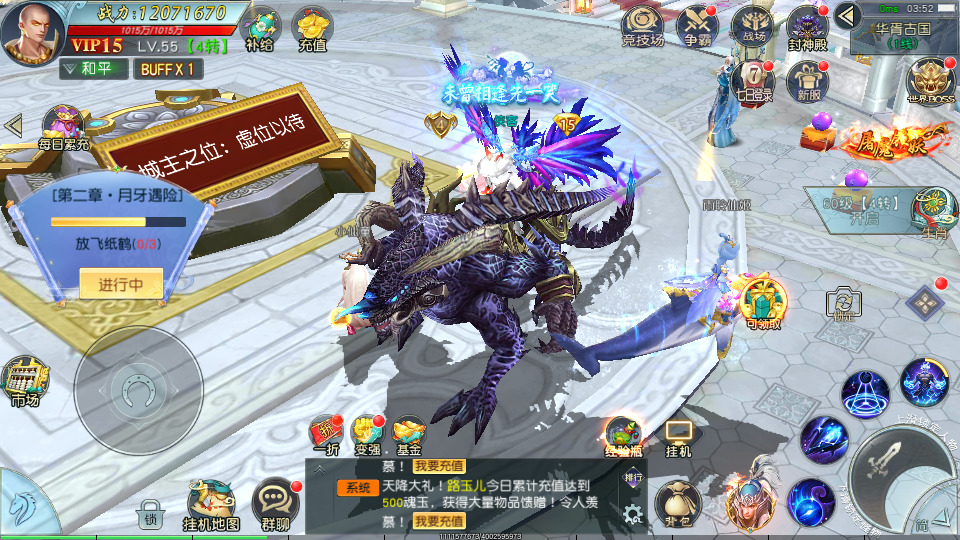The width and height of the screenshot is (960, 540).
Task: Open the 群聊 group chat
Action: [275, 504]
